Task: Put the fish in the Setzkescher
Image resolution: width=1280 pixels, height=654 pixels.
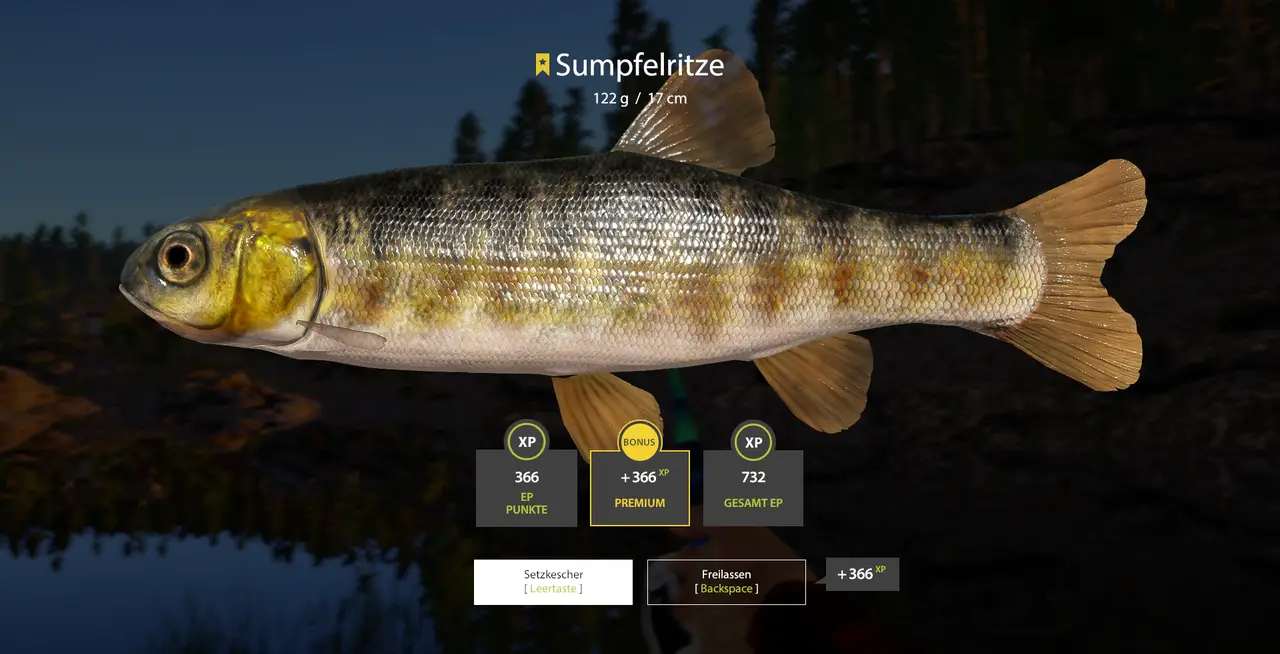Action: (553, 582)
